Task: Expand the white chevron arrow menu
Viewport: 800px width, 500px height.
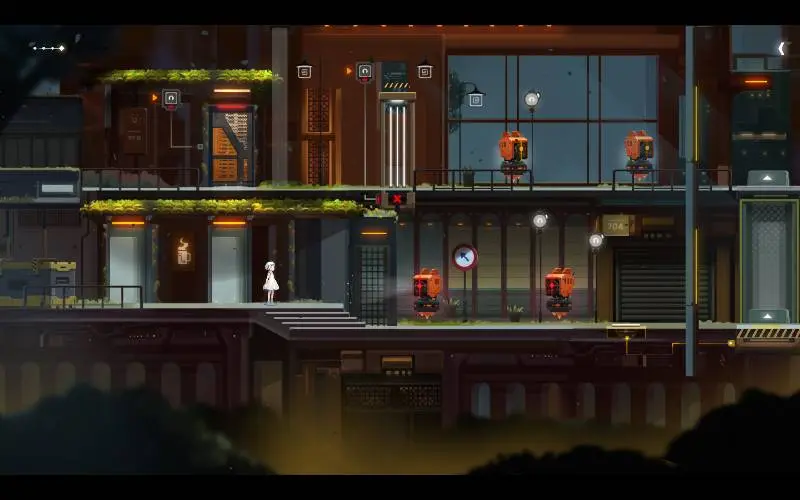Action: tap(781, 48)
